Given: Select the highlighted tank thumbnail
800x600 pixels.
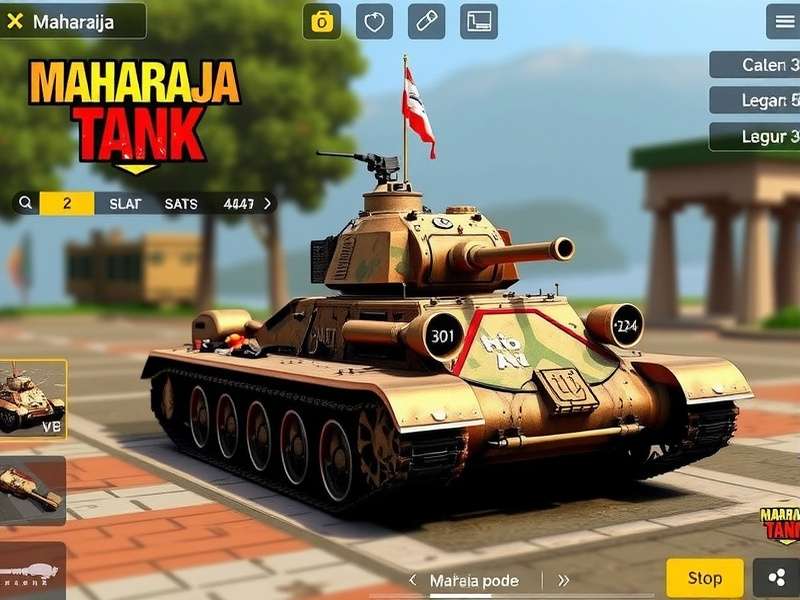Looking at the screenshot, I should 32,398.
